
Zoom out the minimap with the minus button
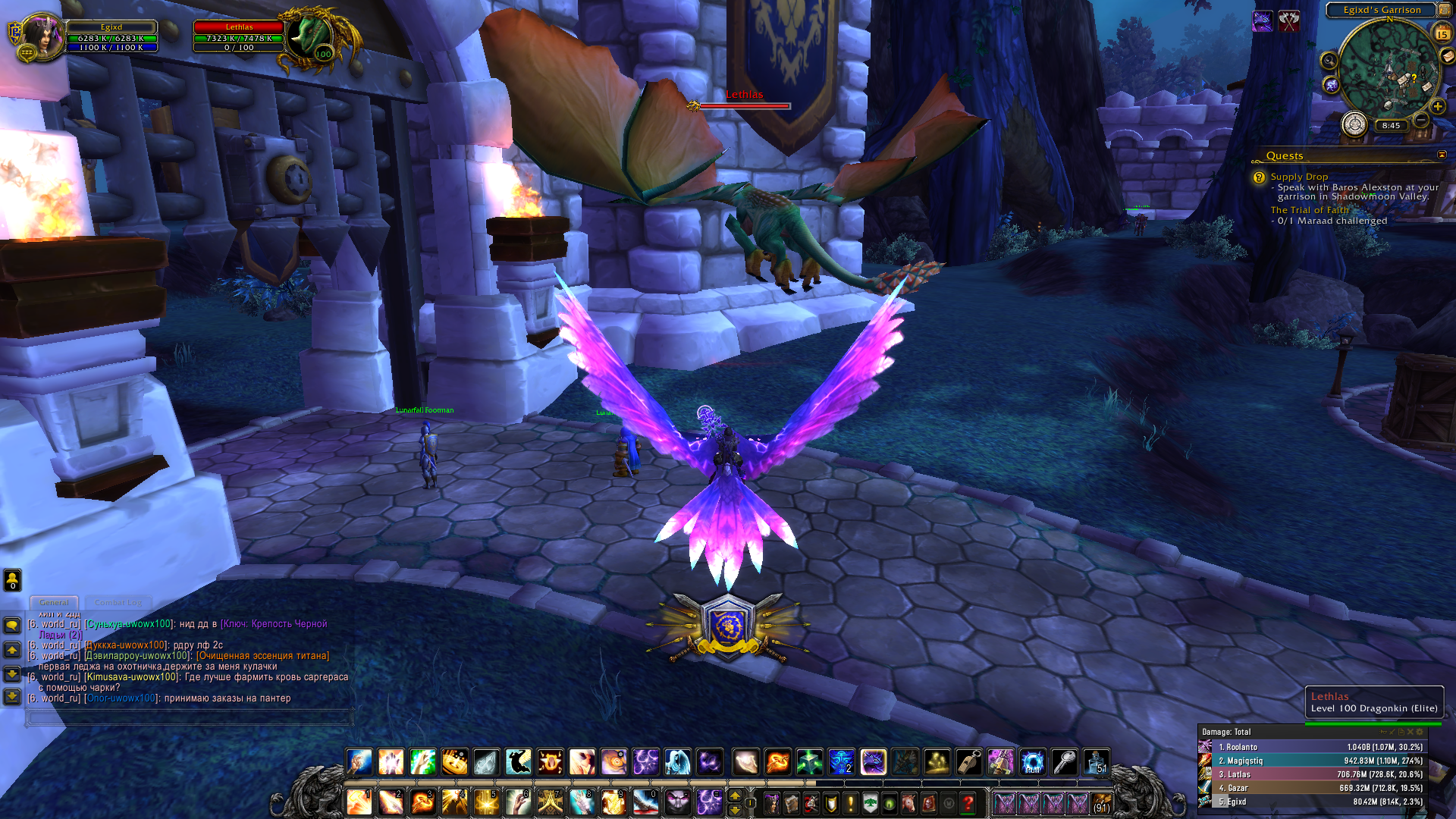pyautogui.click(x=1421, y=121)
